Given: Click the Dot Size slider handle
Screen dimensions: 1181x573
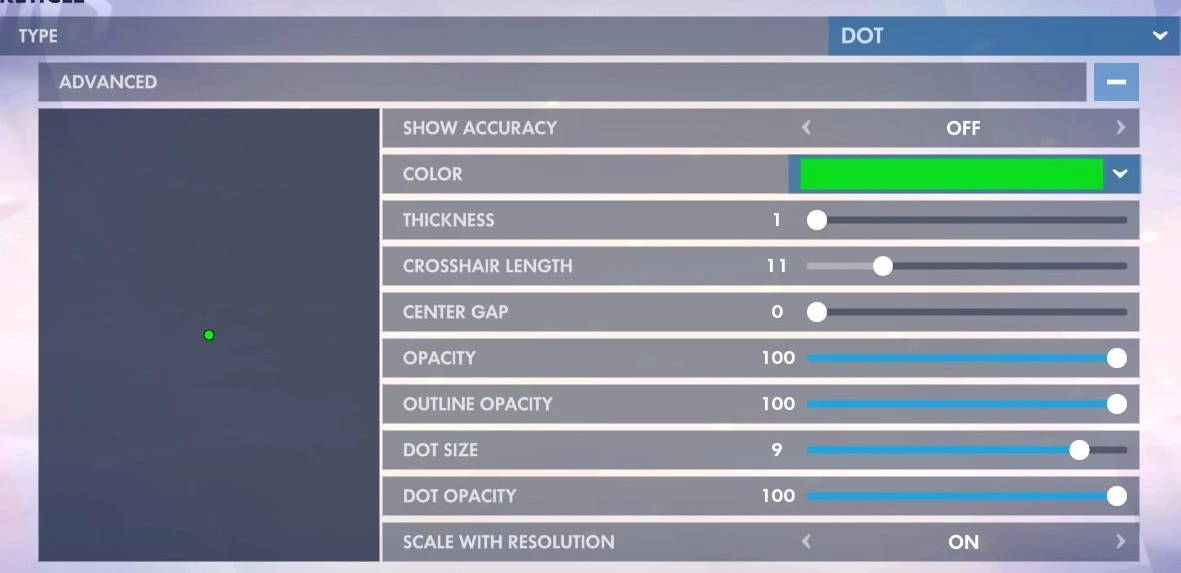Looking at the screenshot, I should click(x=1079, y=450).
